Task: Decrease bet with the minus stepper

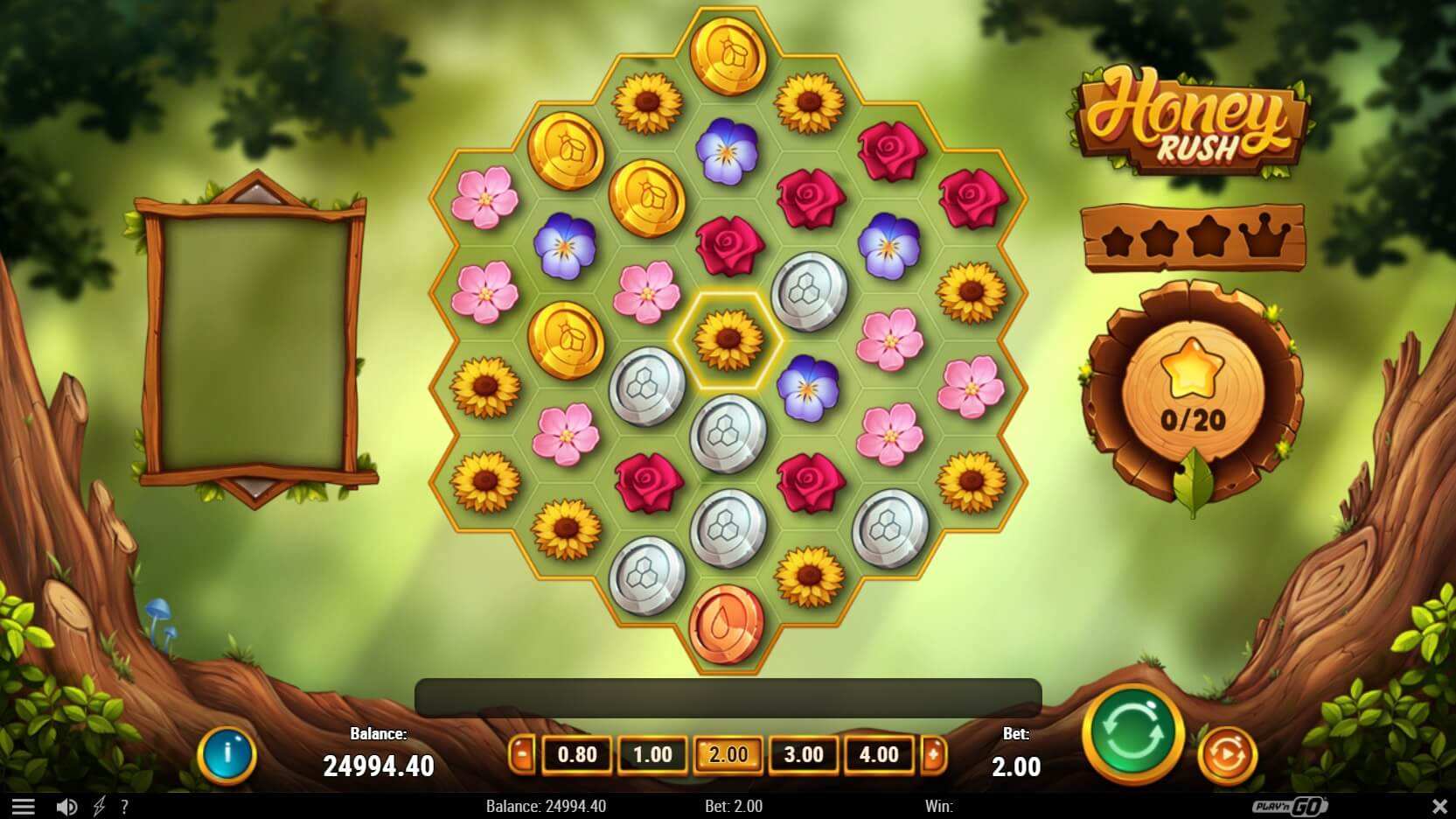Action: pyautogui.click(x=522, y=753)
